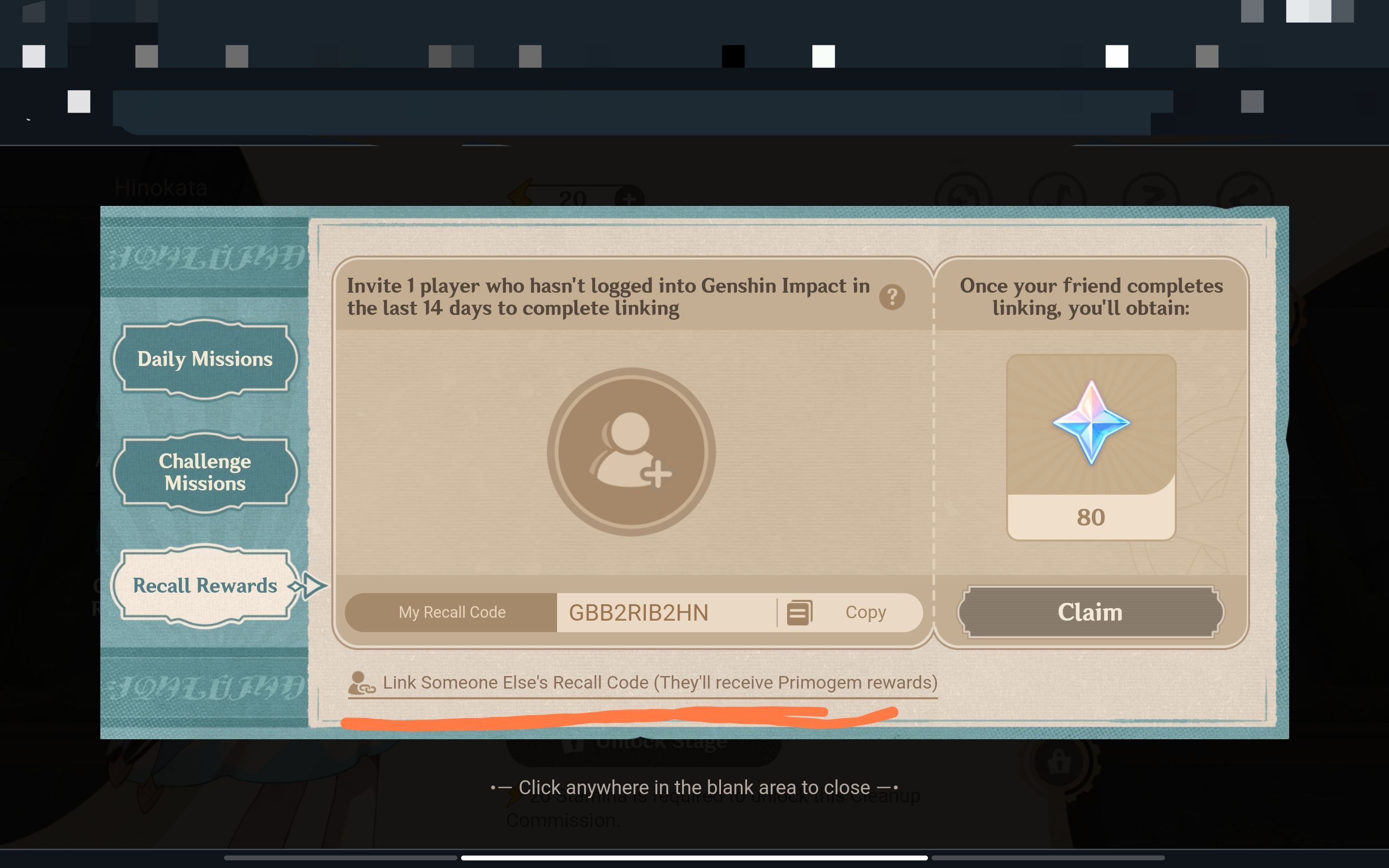
Task: Switch to the Daily Missions tab
Action: [x=204, y=359]
